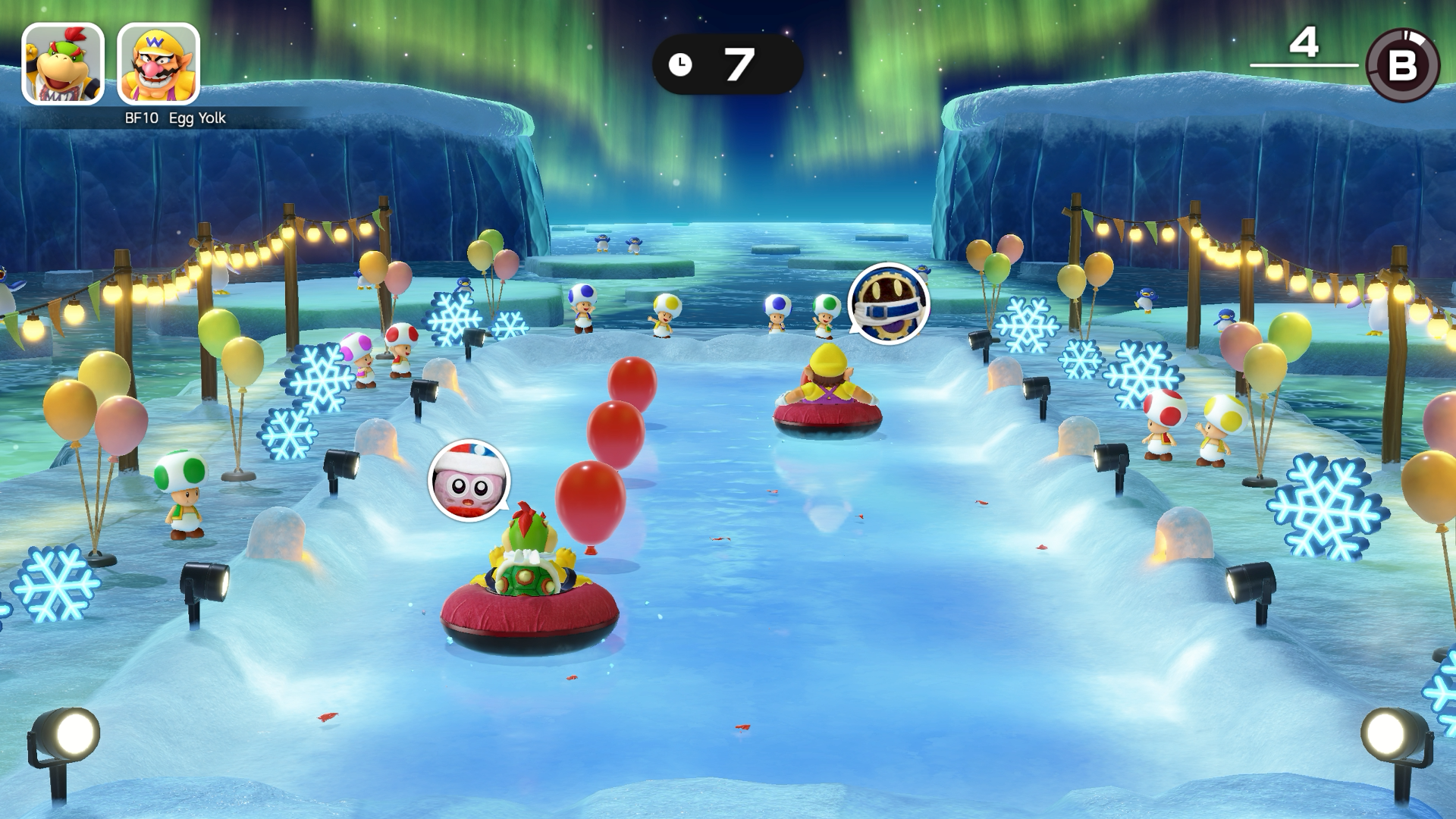Click the goggled dark character sticker bubble
This screenshot has height=819, width=1456.
coord(888,303)
